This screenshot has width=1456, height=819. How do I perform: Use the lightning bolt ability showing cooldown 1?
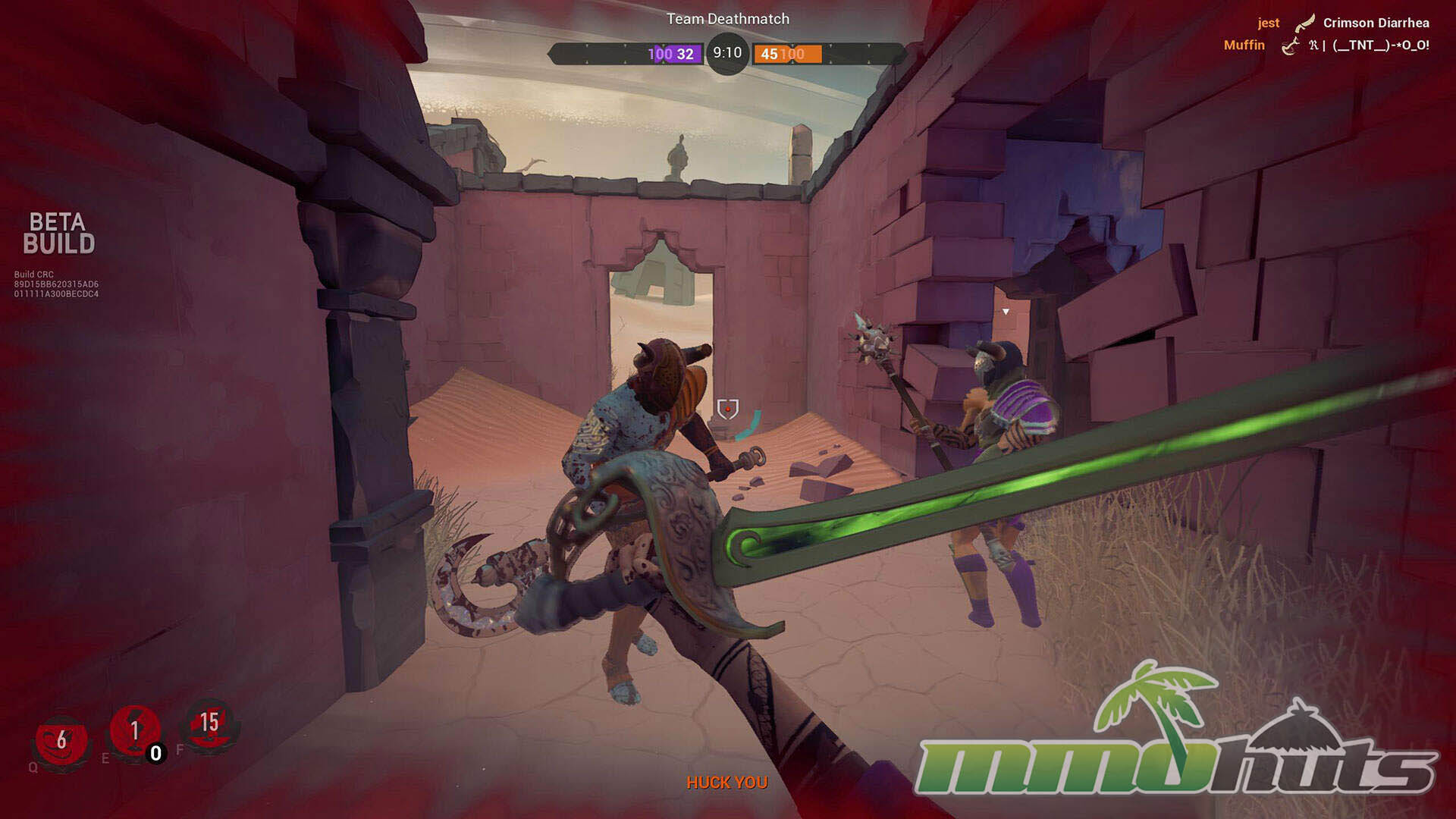point(135,731)
